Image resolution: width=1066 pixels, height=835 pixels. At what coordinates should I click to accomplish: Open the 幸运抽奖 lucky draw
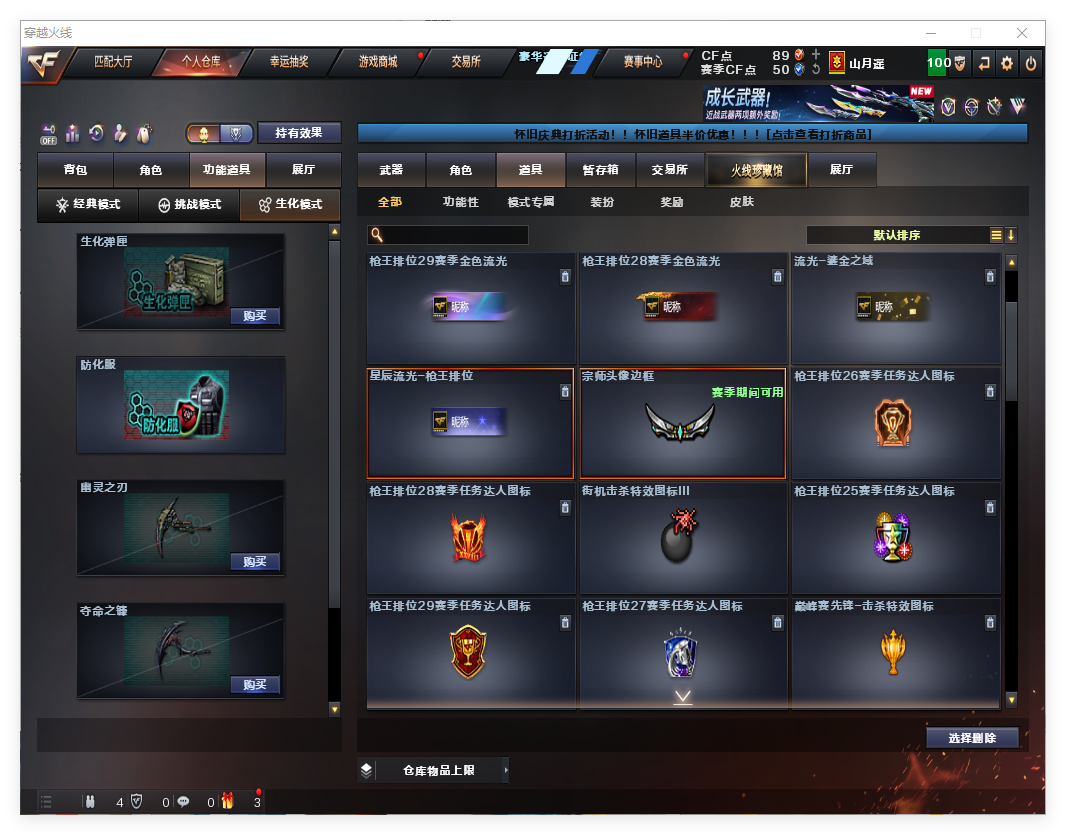pyautogui.click(x=289, y=62)
